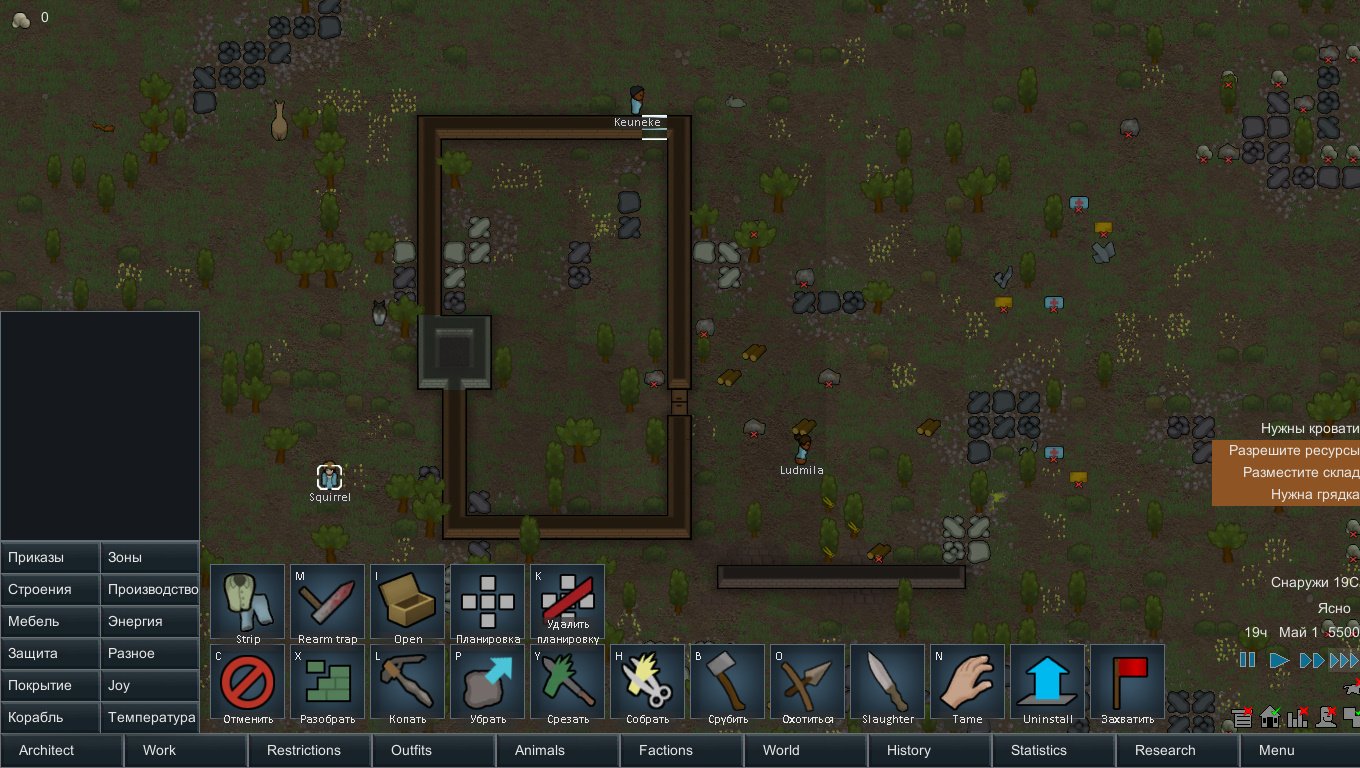The height and width of the screenshot is (768, 1360).
Task: Select the Захватить red flag capture order
Action: coord(1127,682)
